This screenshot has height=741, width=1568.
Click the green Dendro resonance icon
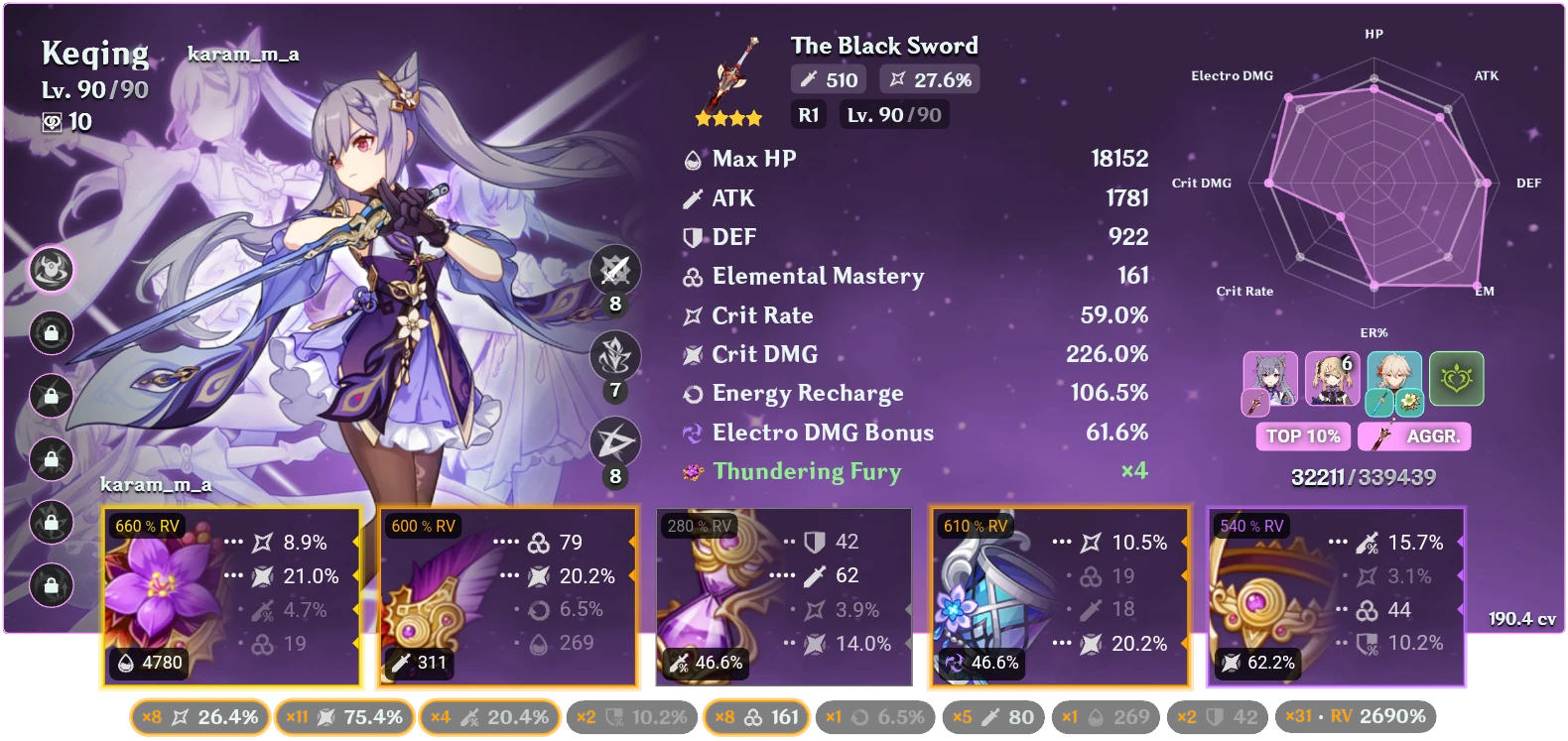pyautogui.click(x=1455, y=377)
